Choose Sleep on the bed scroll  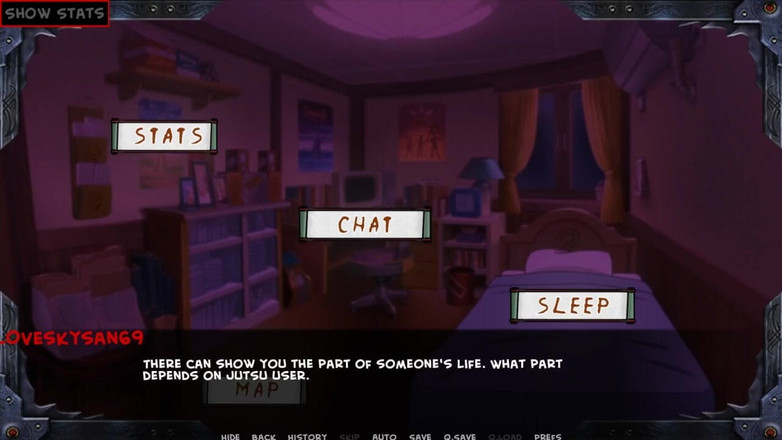[x=573, y=305]
